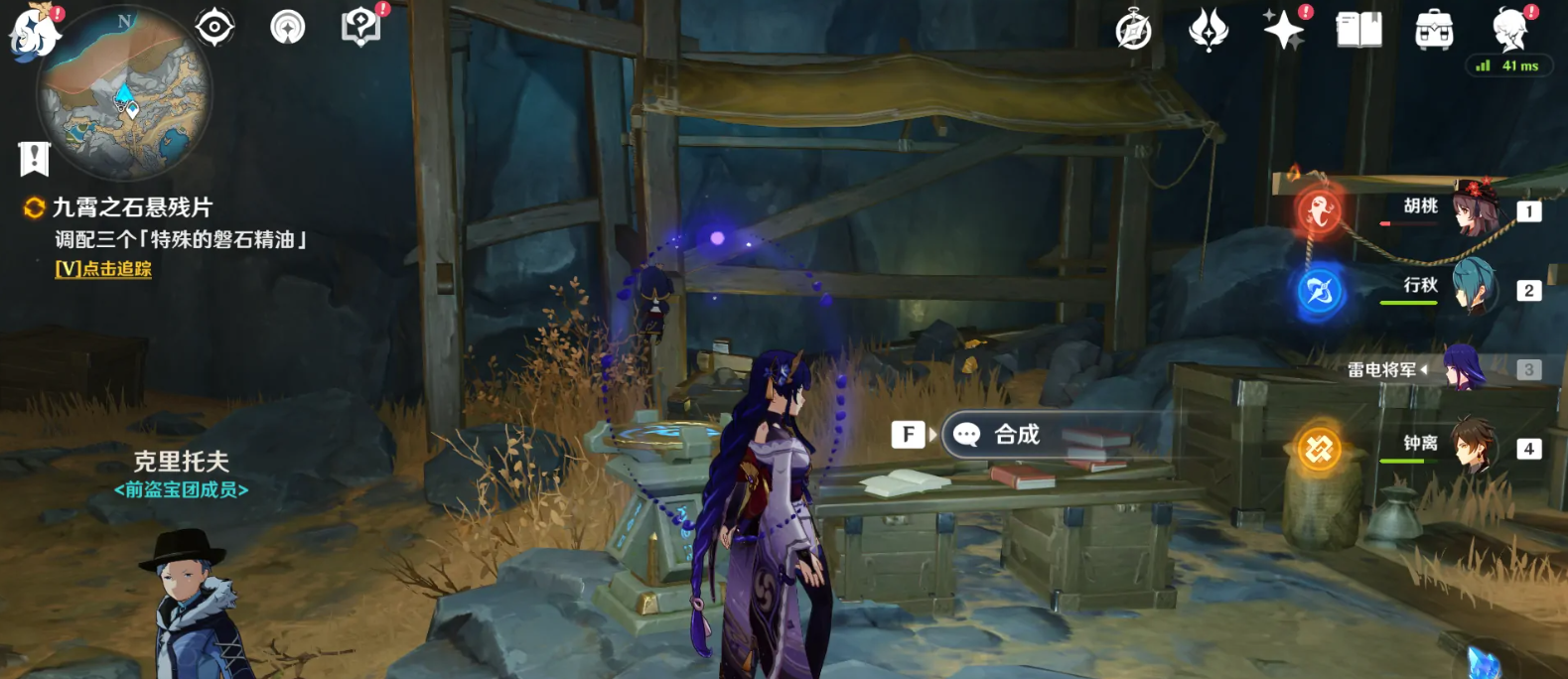Open the tutorial question-mark icon
This screenshot has width=1568, height=679.
tap(360, 27)
